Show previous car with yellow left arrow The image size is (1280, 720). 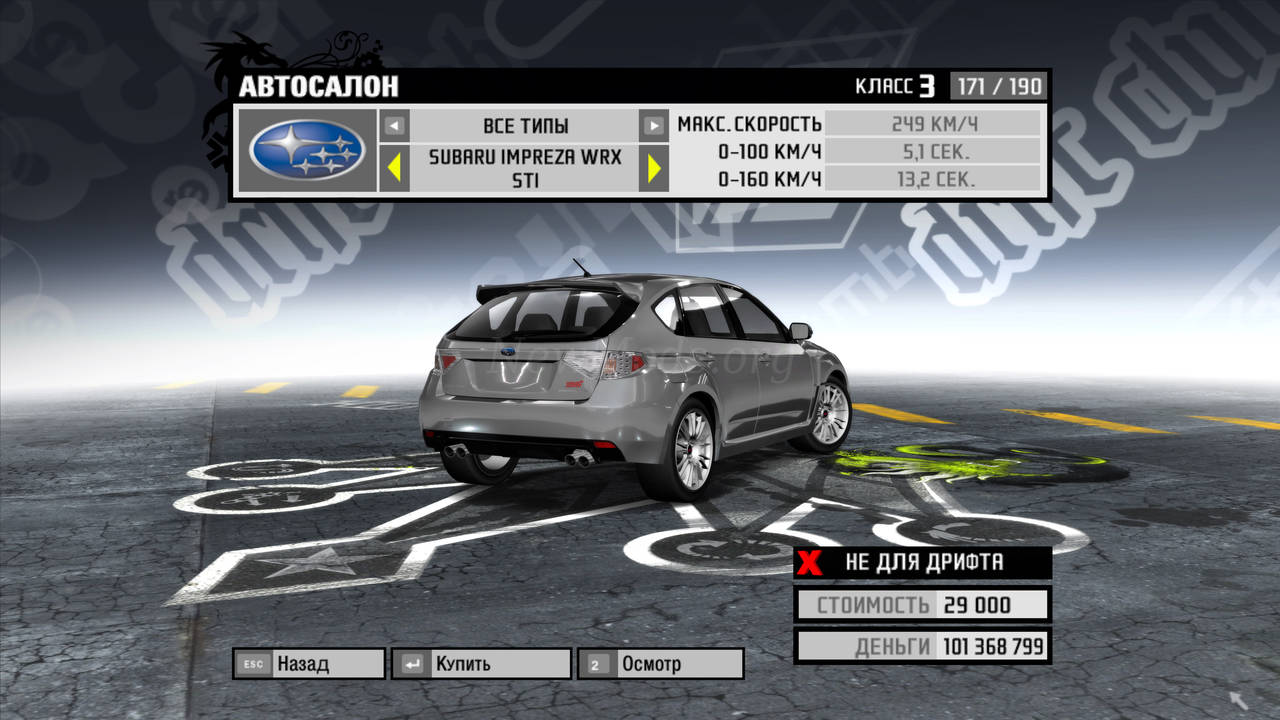[395, 168]
